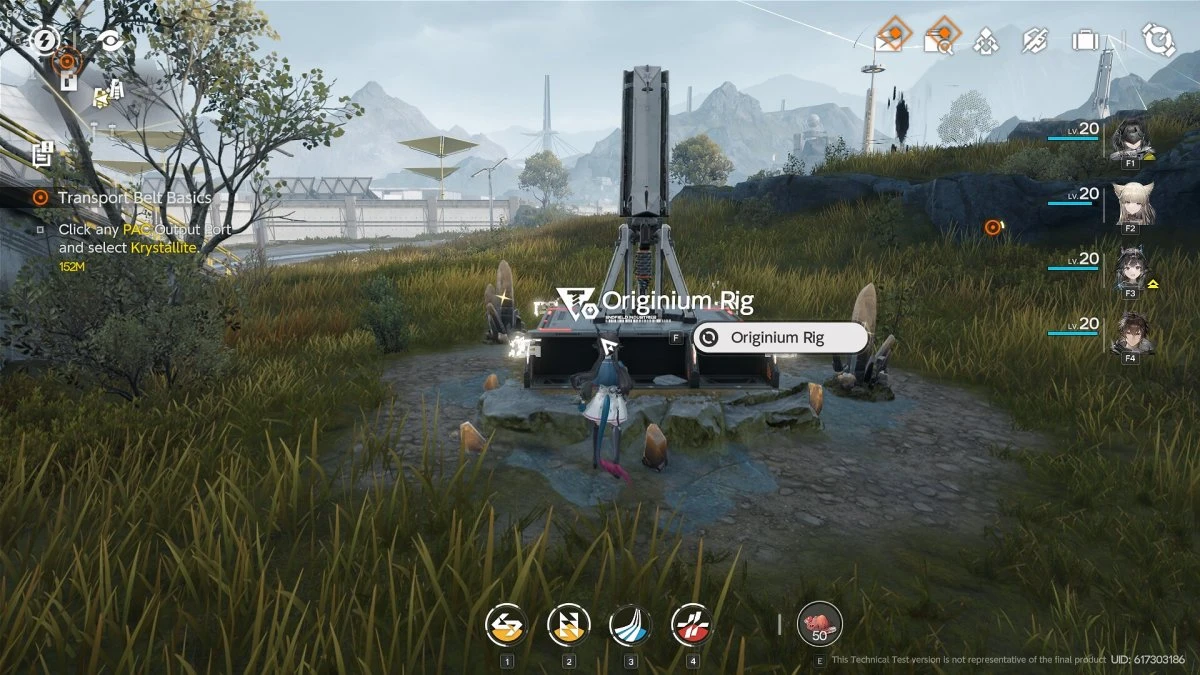Select the Transport Belt Basics quest tracker

(x=134, y=197)
